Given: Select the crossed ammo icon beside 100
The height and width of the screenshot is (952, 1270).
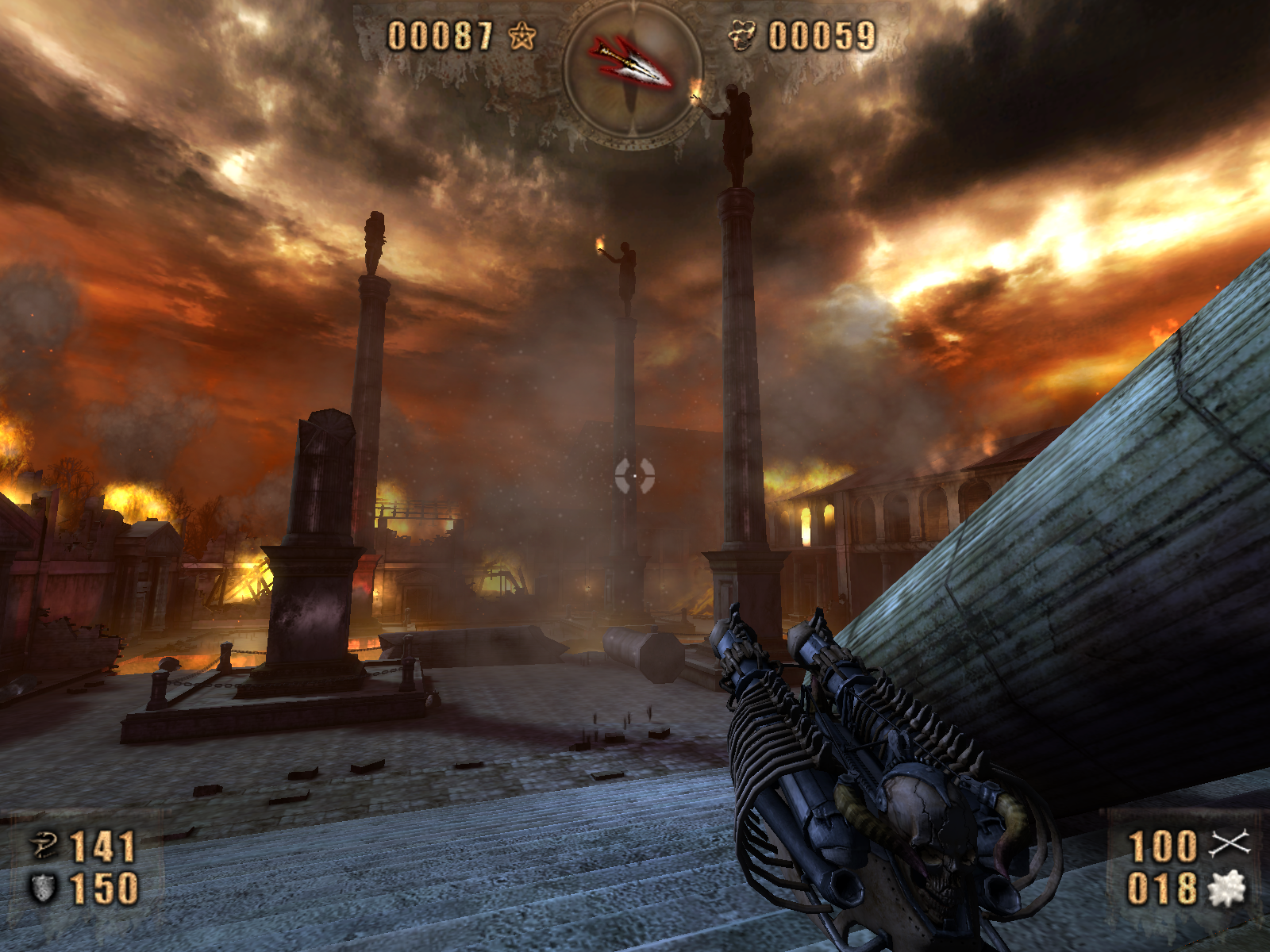Looking at the screenshot, I should [1229, 844].
